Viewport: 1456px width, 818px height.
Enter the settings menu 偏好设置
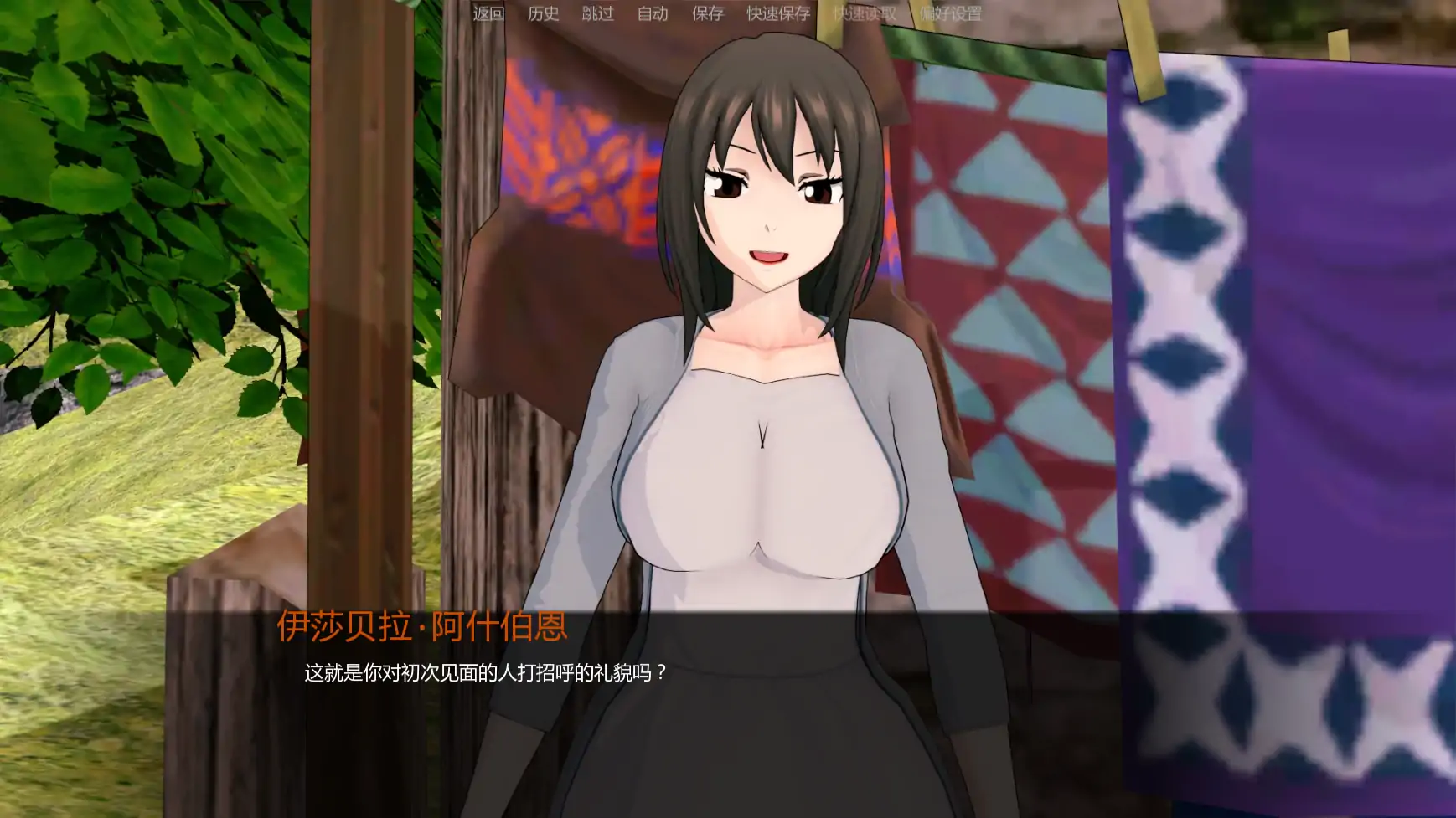(x=953, y=14)
